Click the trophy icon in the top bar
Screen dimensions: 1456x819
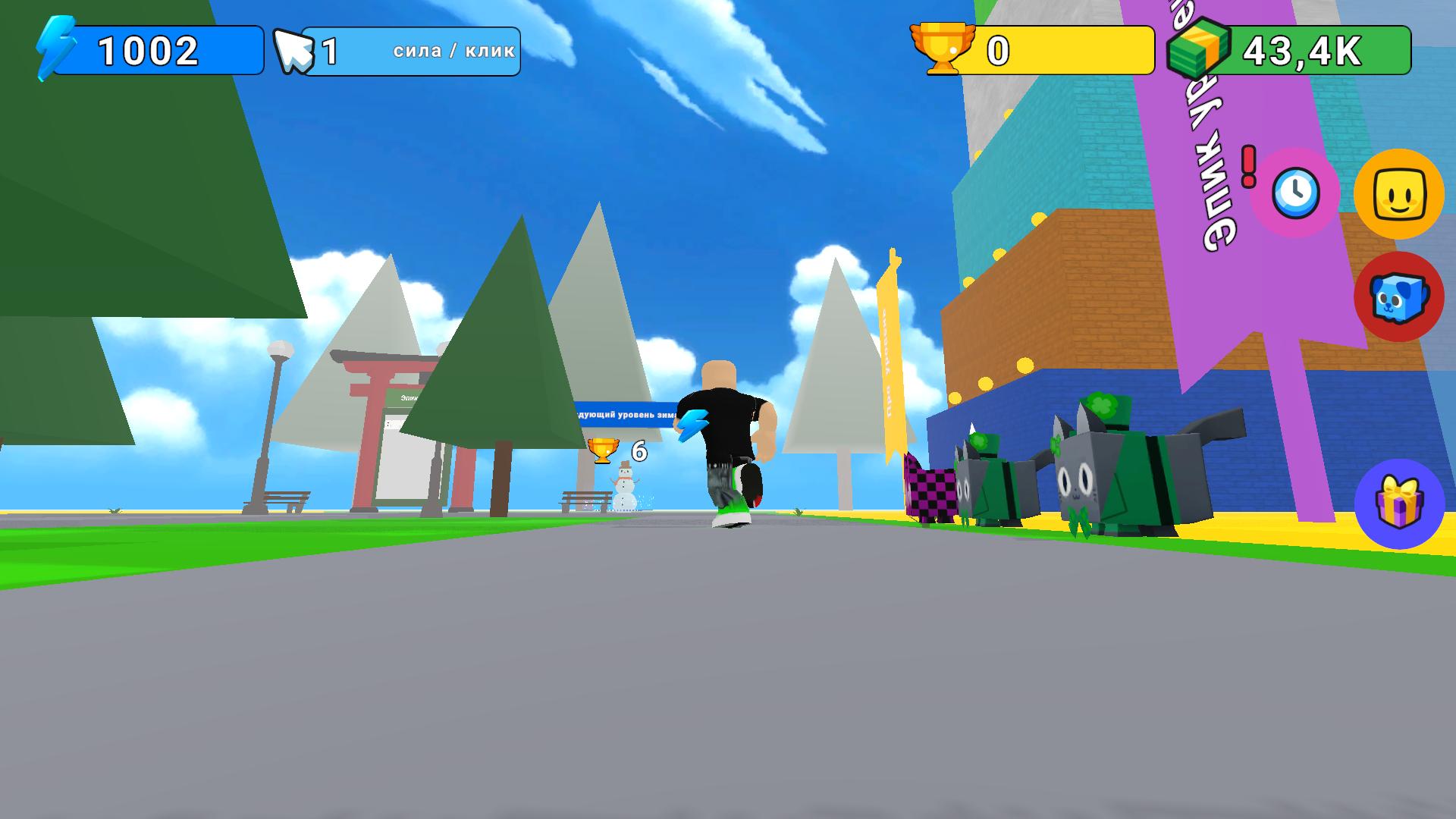(944, 49)
